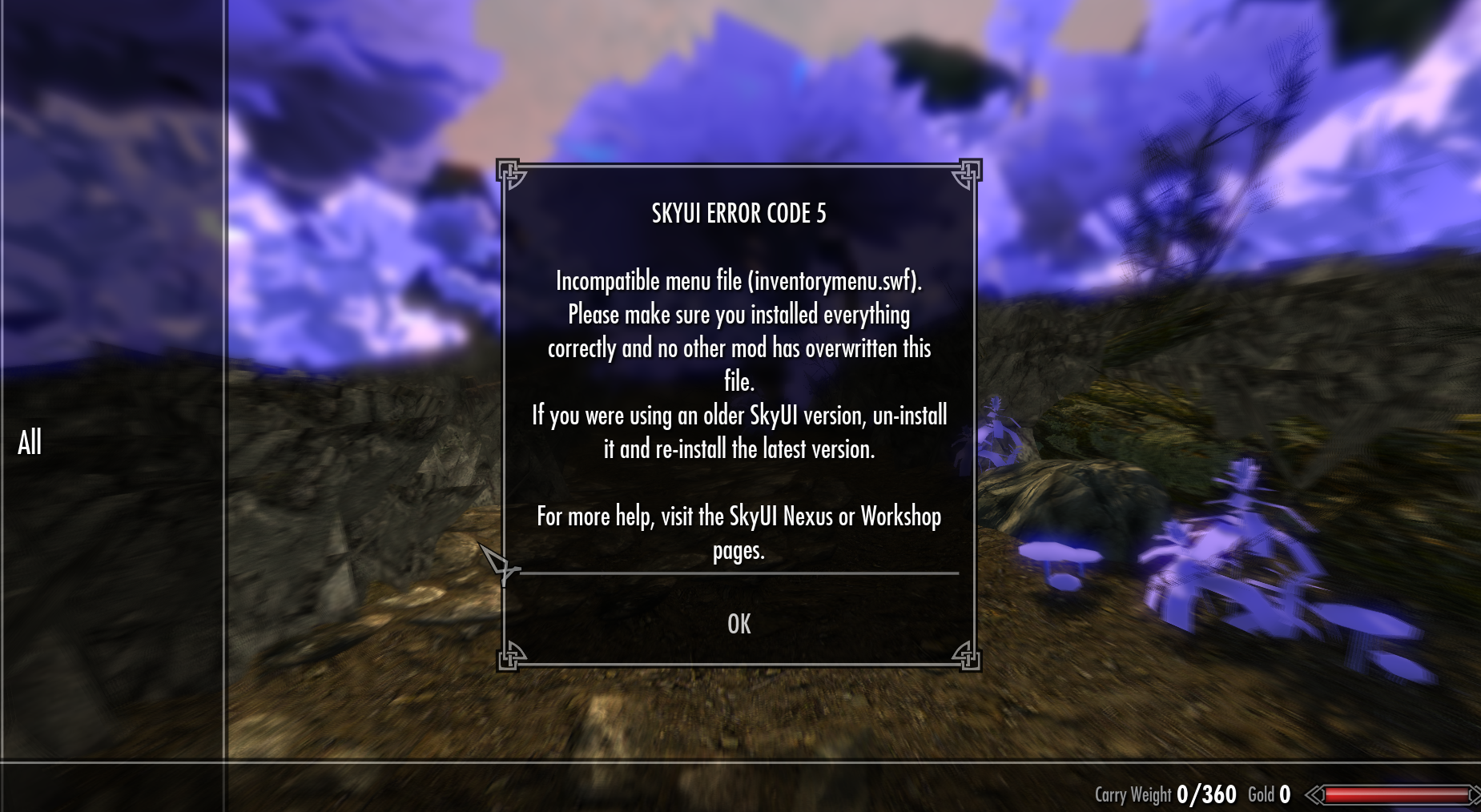Click the divider line above OK
1481x812 pixels.
tap(739, 573)
